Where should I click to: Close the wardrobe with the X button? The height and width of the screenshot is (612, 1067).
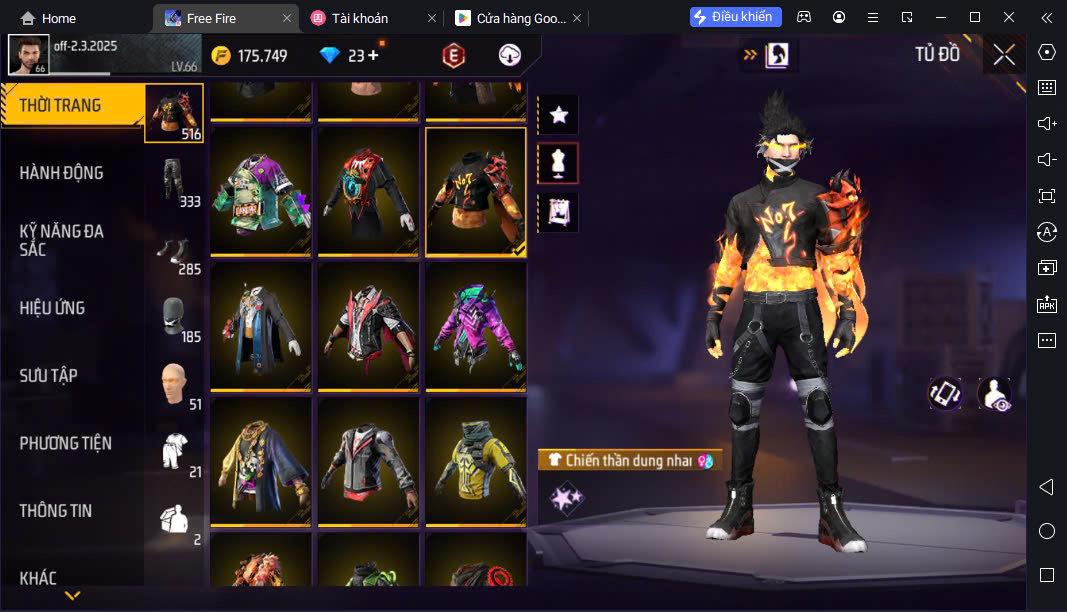(1003, 55)
